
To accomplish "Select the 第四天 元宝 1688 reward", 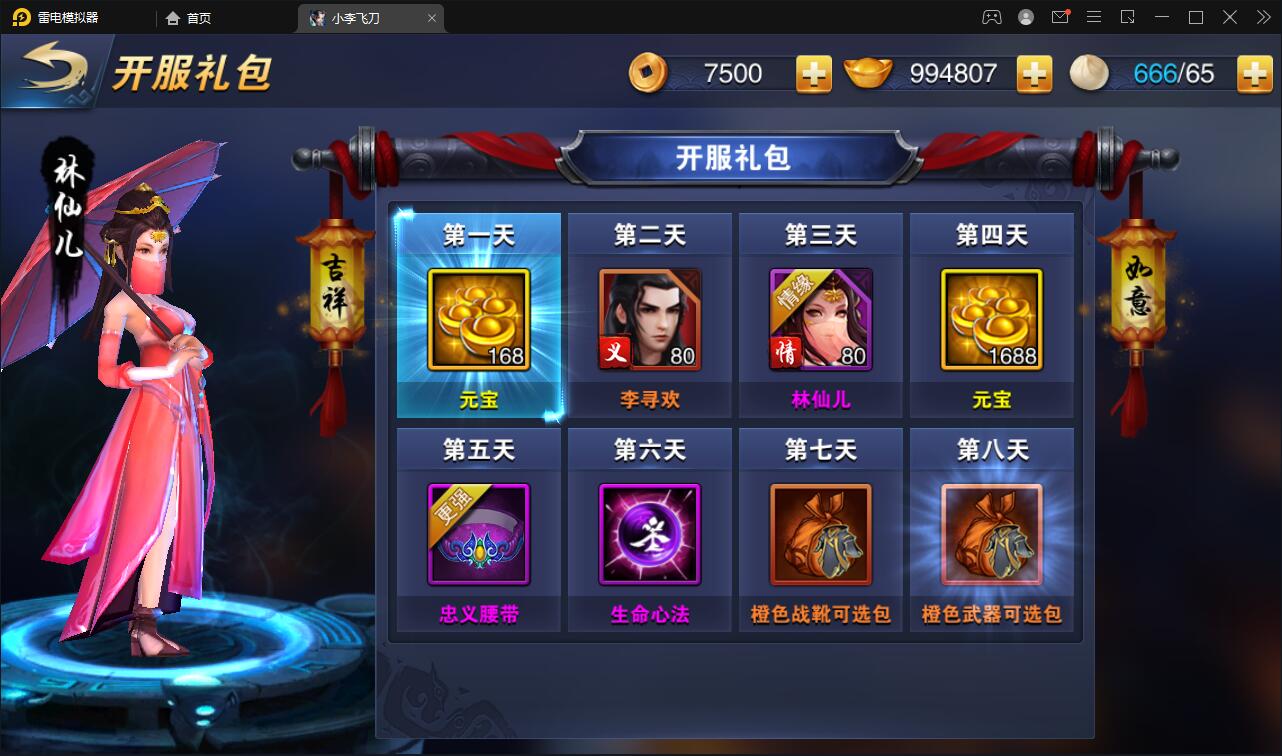I will click(x=992, y=318).
